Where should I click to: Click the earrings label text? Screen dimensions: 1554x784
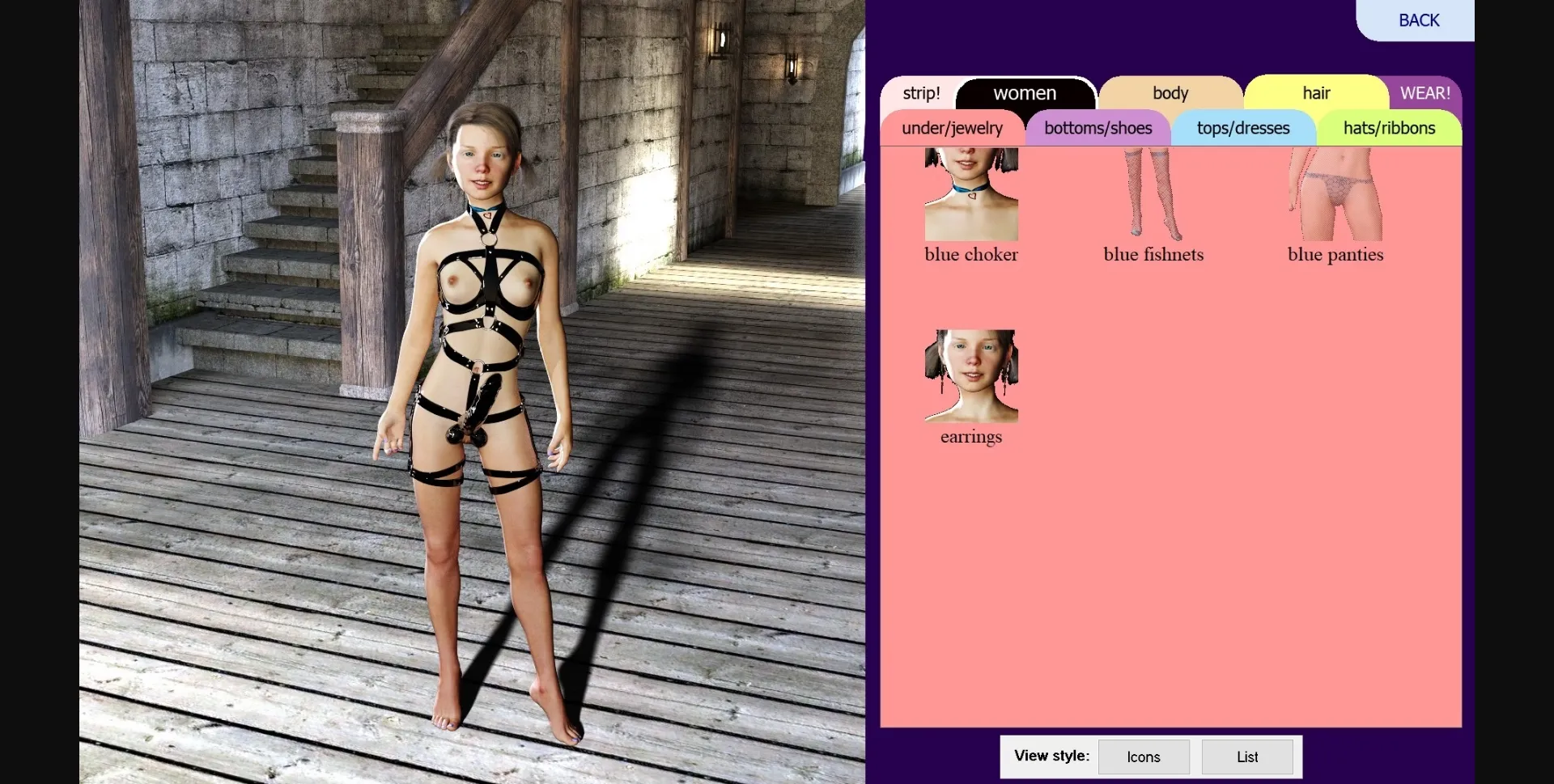[x=970, y=437]
